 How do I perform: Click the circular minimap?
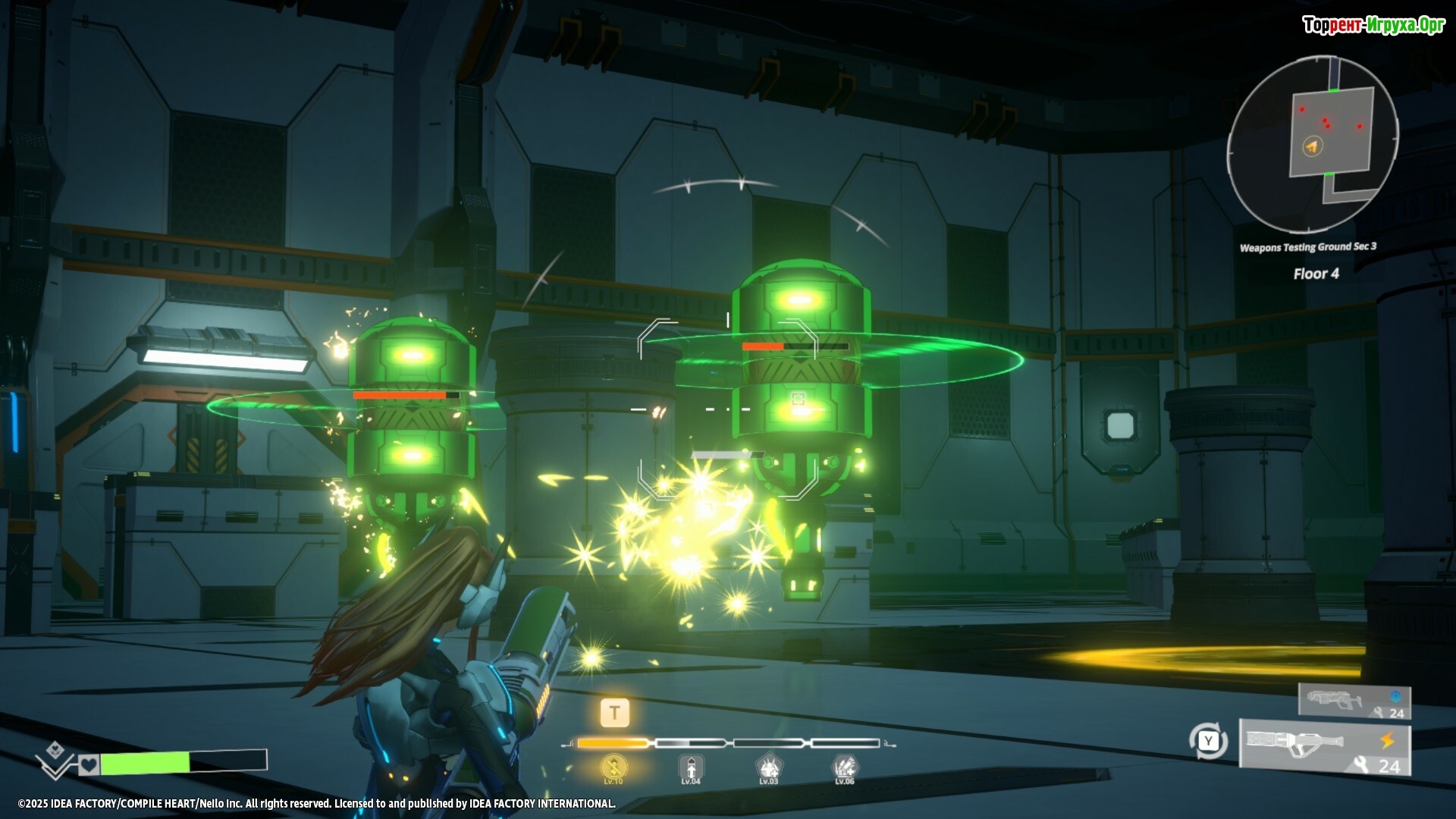[x=1313, y=144]
